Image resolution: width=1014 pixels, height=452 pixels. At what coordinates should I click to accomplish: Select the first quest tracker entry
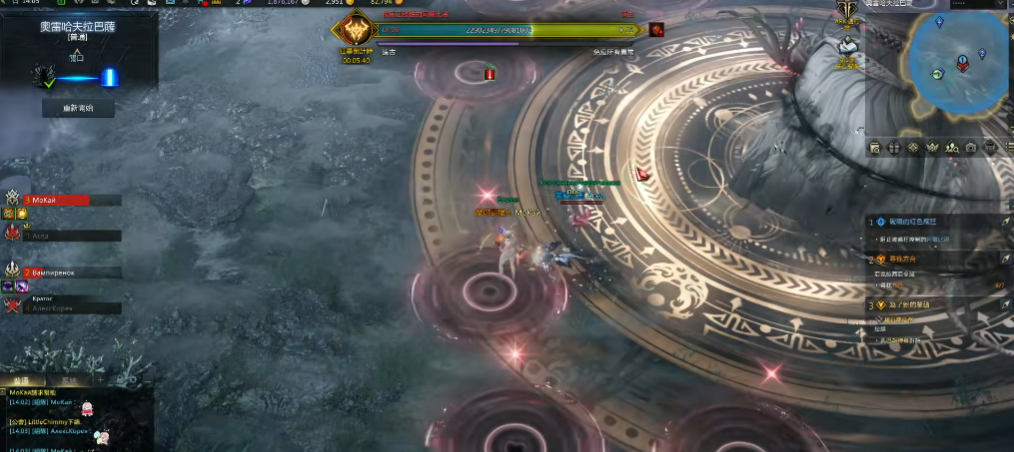[x=935, y=222]
